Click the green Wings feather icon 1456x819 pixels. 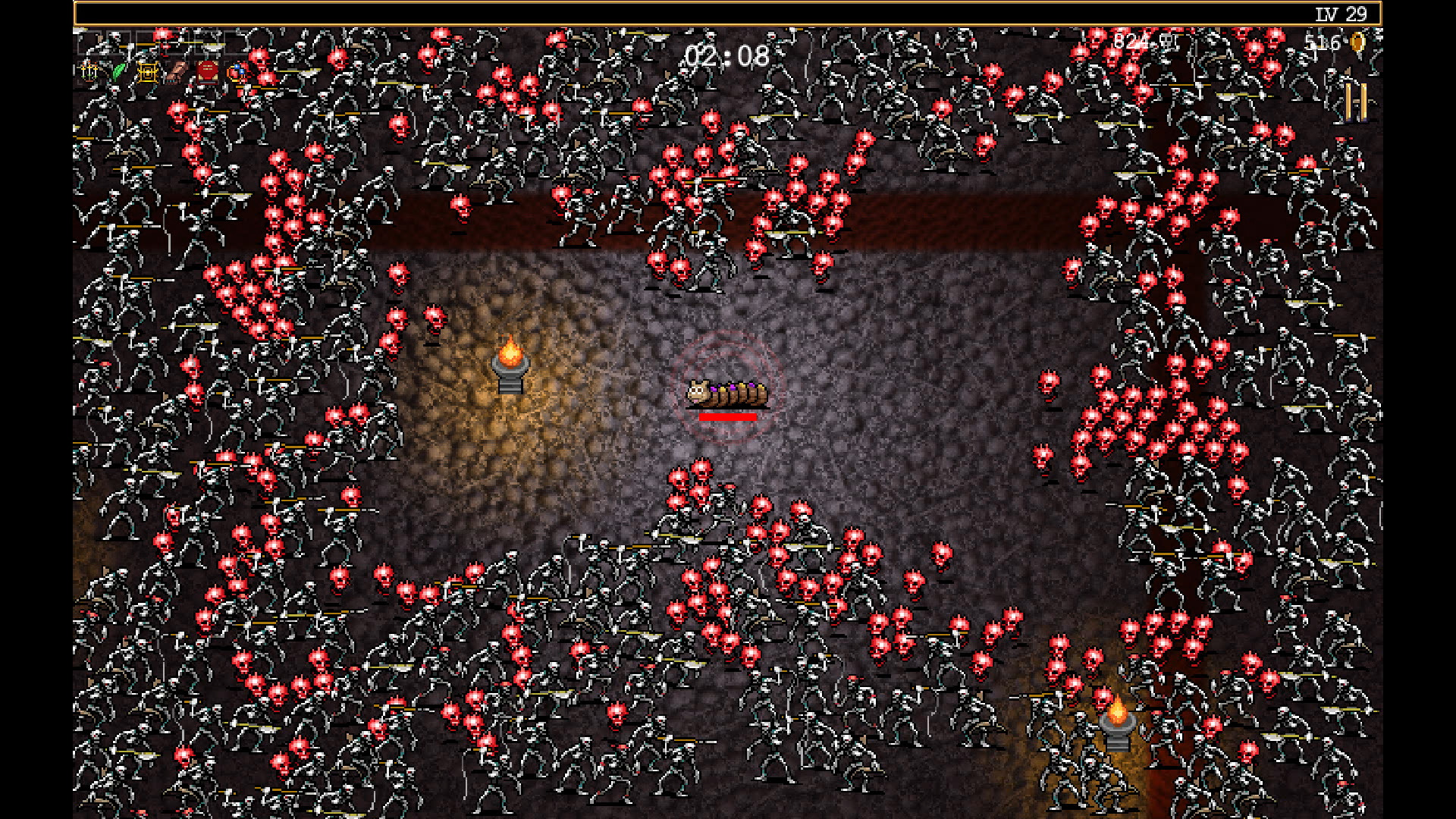(119, 71)
